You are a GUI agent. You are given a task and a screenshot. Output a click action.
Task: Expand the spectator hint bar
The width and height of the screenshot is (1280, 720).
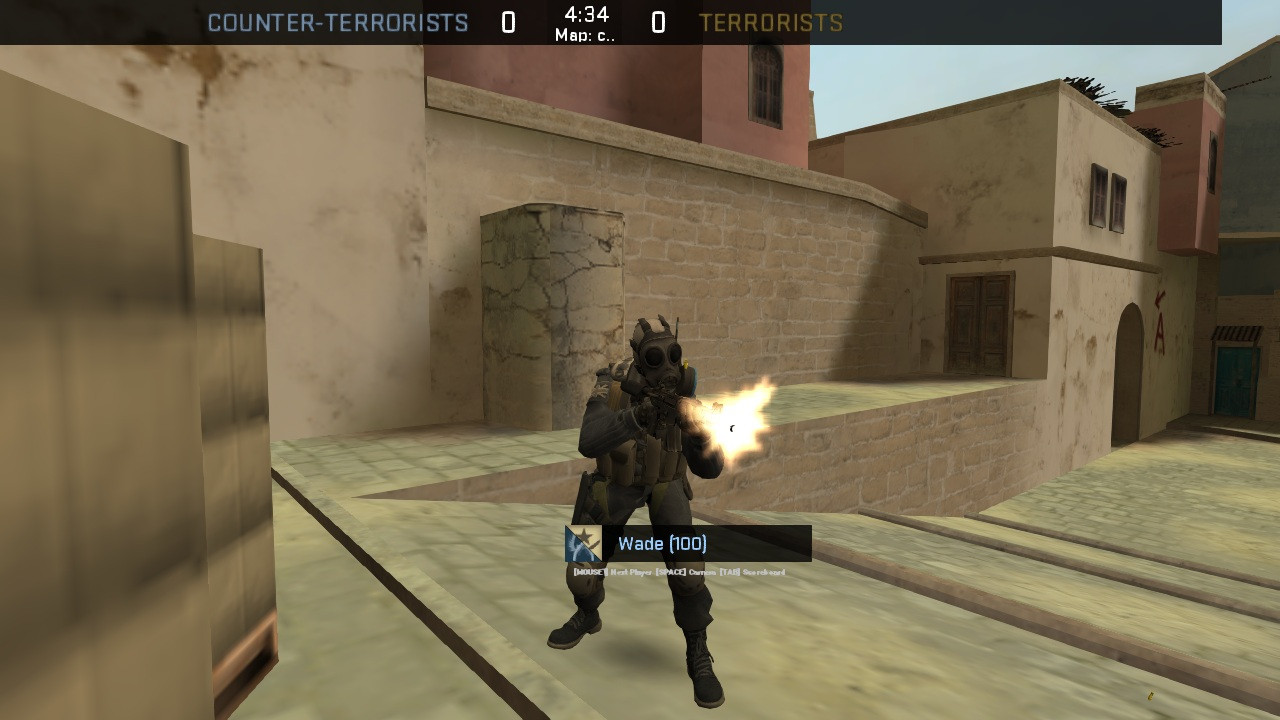coord(677,570)
